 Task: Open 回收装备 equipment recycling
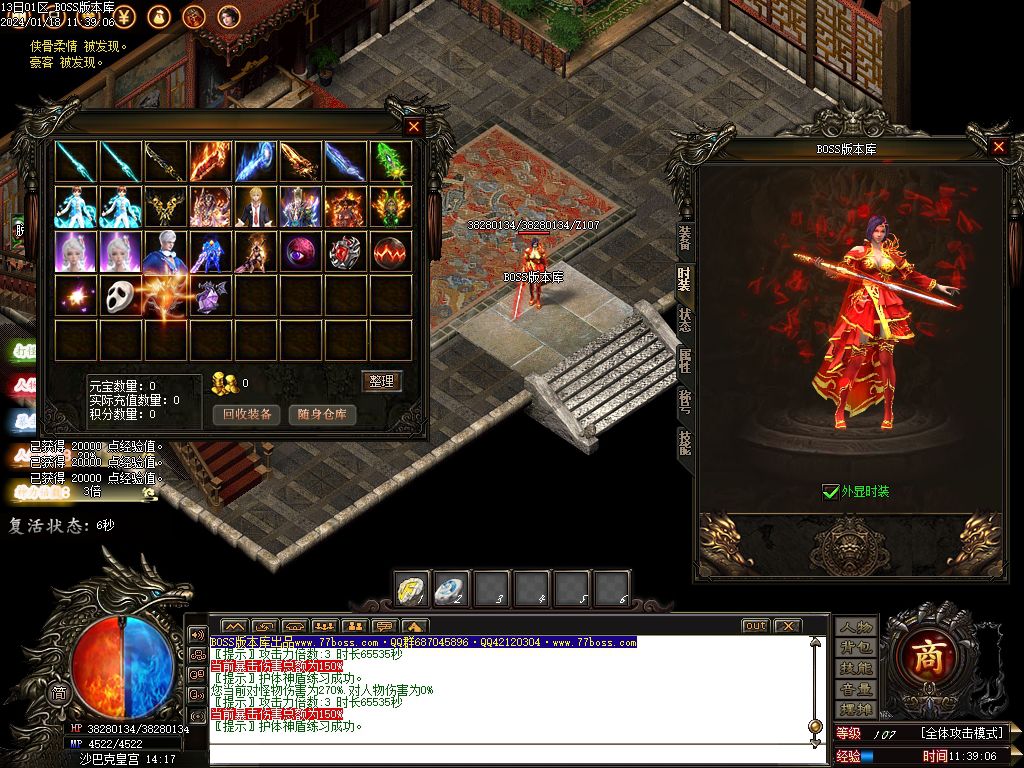tap(246, 414)
